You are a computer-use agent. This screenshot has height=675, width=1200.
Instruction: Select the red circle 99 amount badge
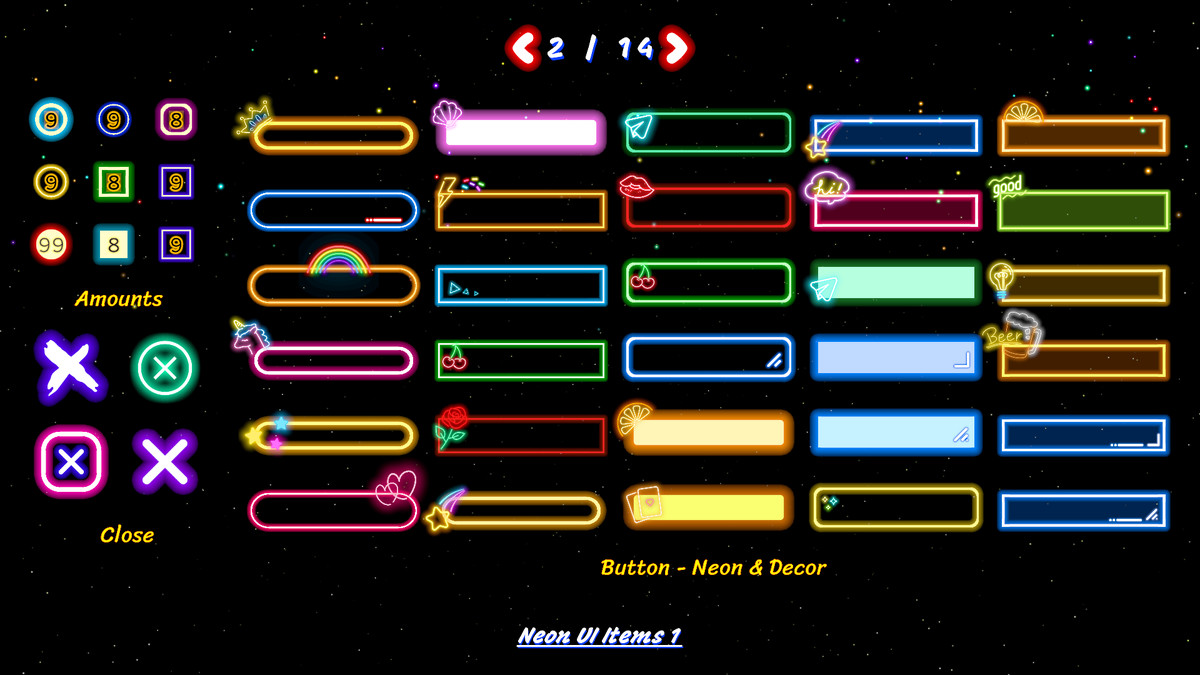point(51,244)
